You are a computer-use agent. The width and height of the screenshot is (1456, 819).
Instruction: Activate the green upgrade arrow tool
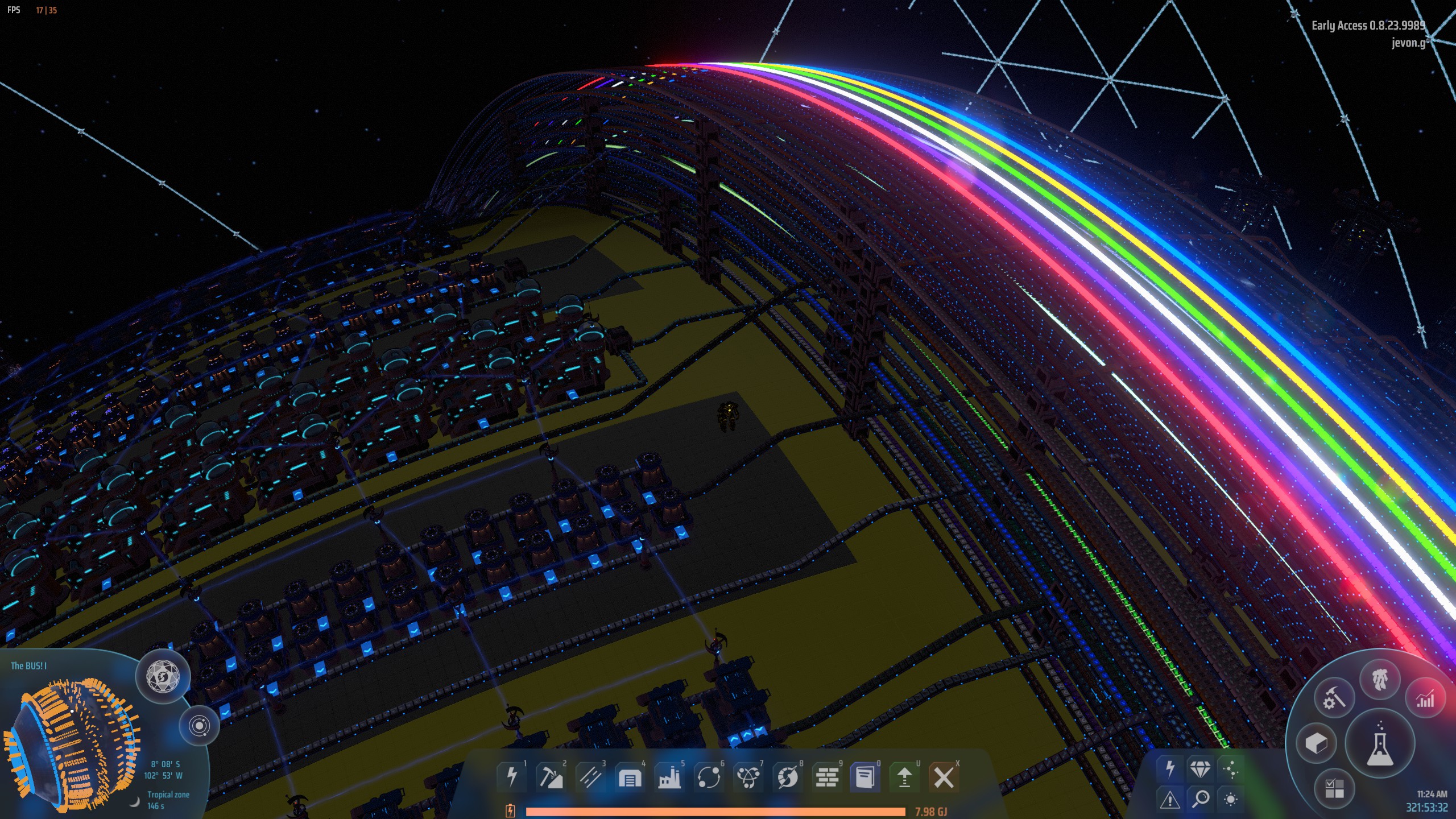pos(904,776)
